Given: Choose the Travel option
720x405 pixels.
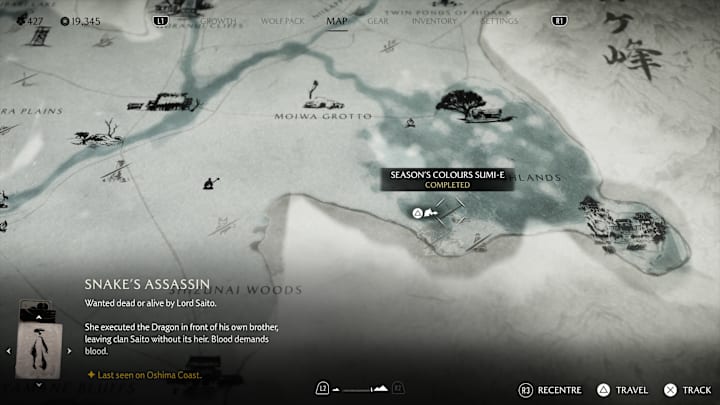Looking at the screenshot, I should pos(622,389).
